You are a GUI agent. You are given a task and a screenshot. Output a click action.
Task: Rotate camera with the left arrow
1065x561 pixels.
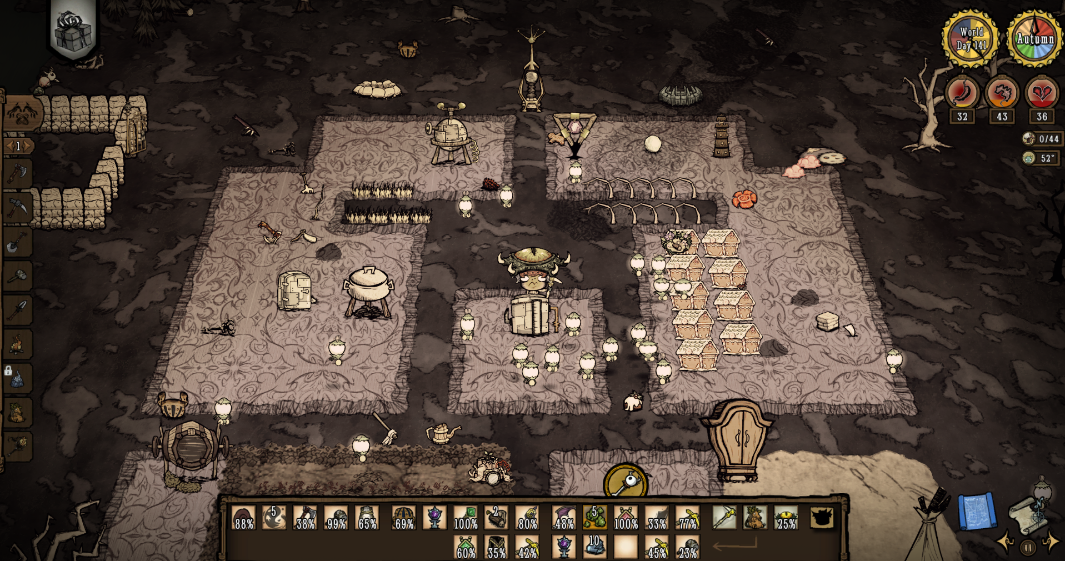[1004, 541]
